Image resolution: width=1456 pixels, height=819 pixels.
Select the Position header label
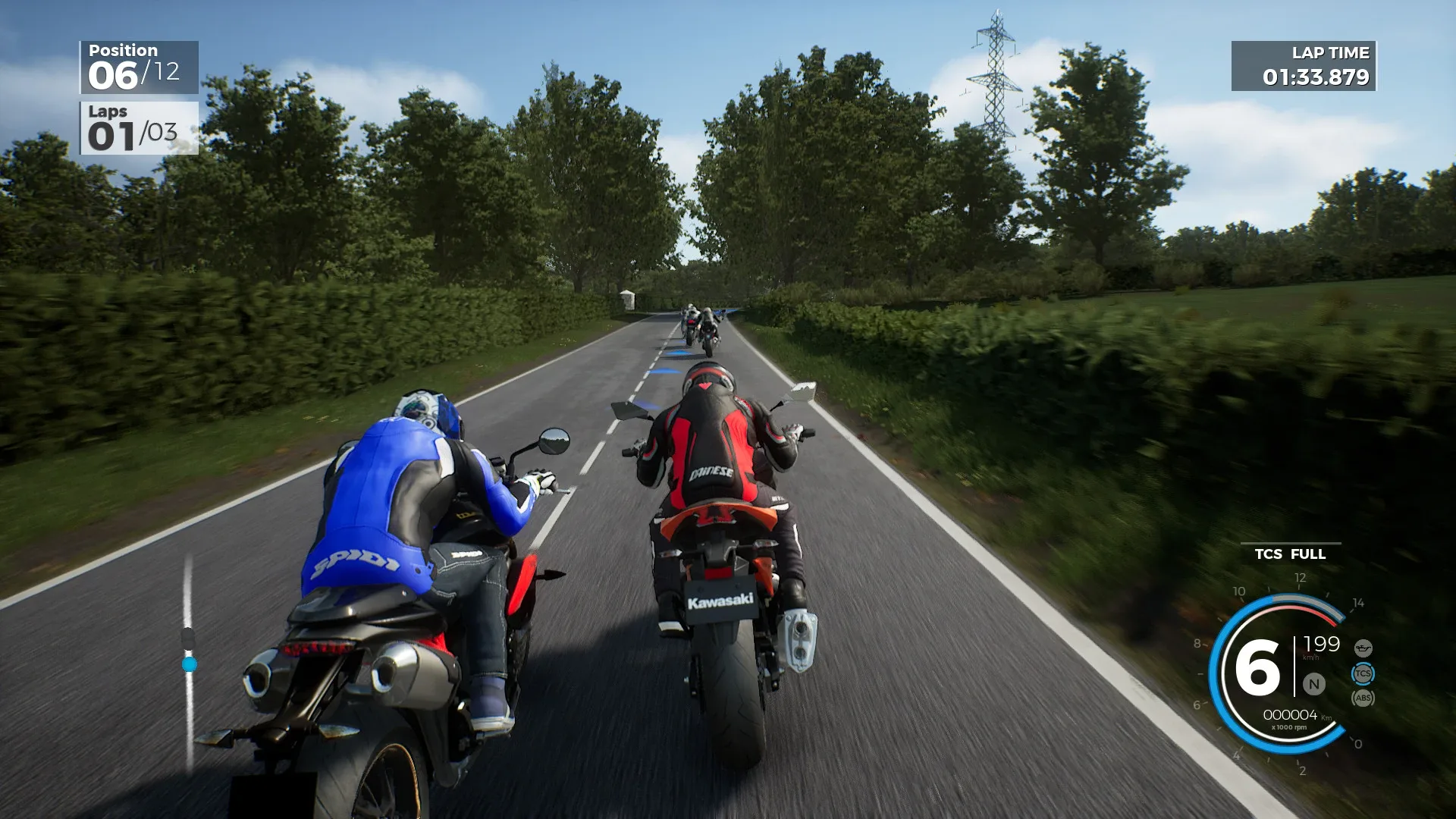click(124, 50)
